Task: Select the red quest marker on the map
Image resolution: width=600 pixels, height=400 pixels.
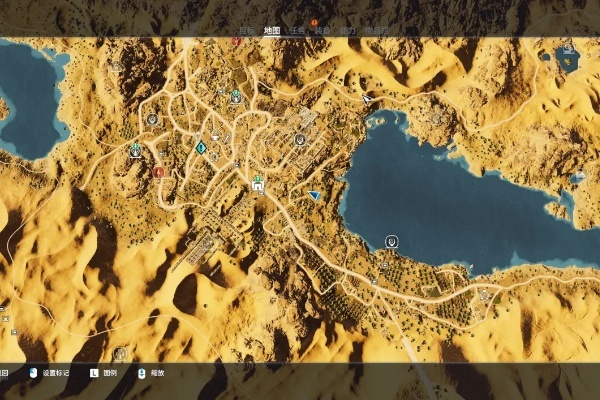Action: pyautogui.click(x=158, y=172)
